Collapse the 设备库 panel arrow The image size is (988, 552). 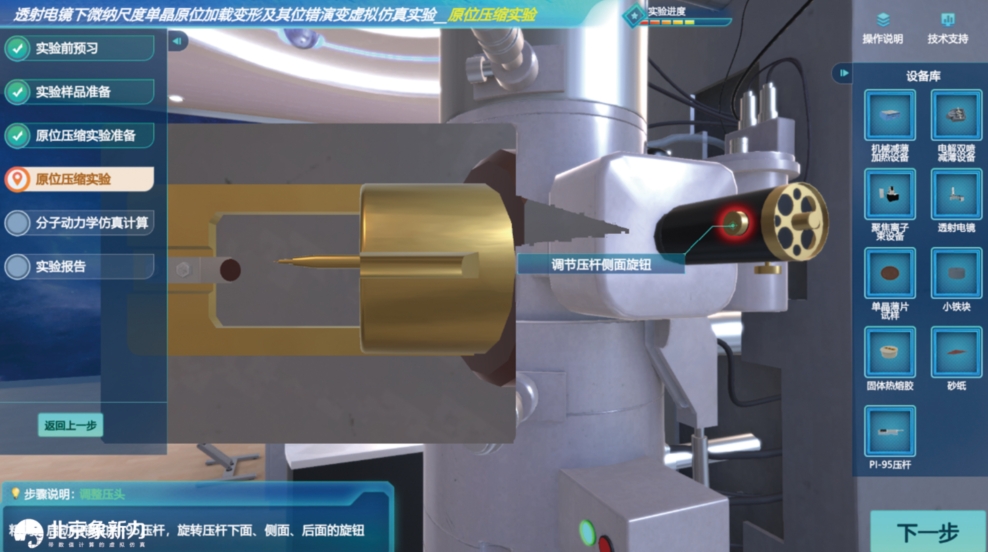[x=844, y=73]
